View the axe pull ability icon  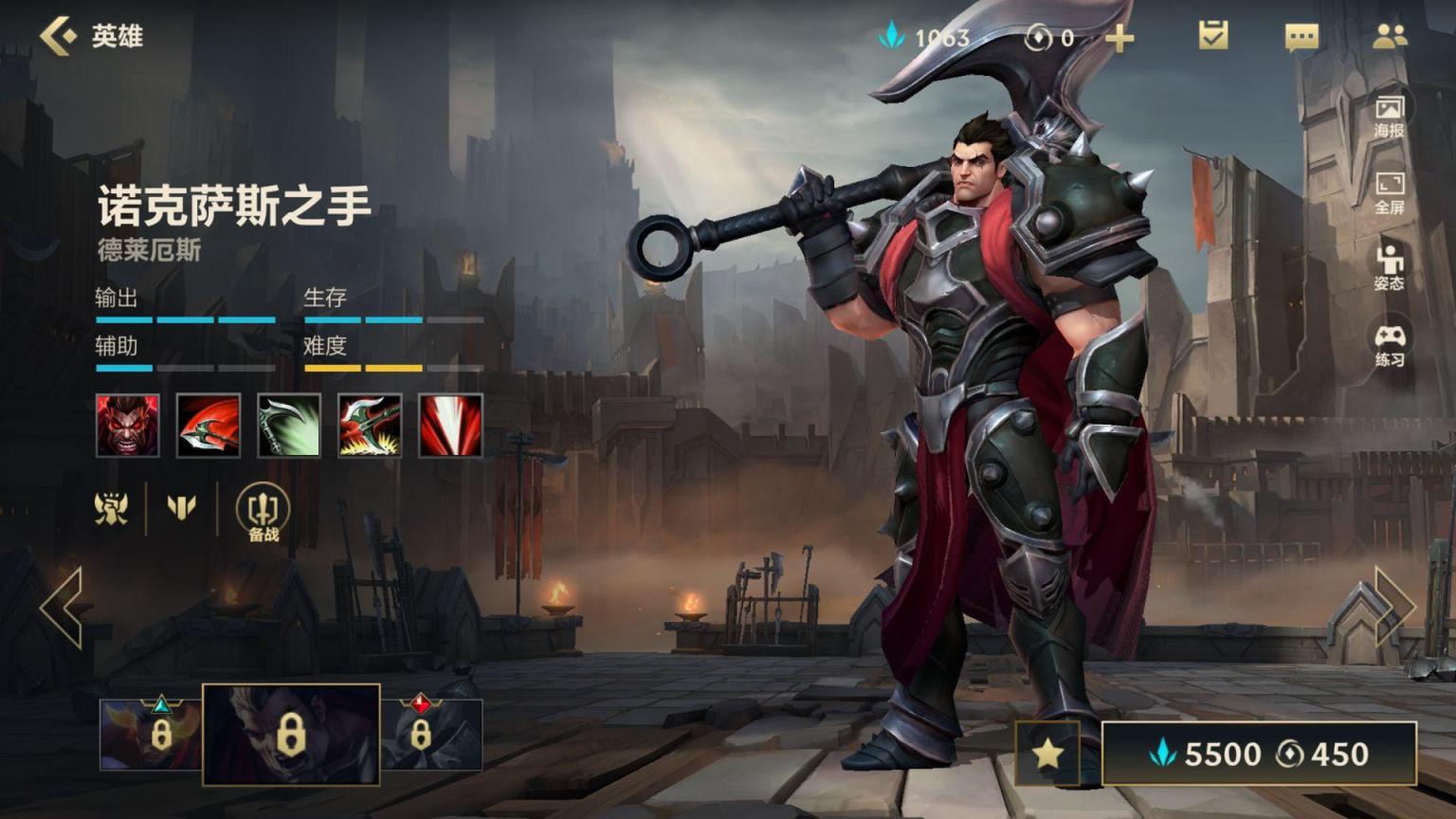(370, 426)
